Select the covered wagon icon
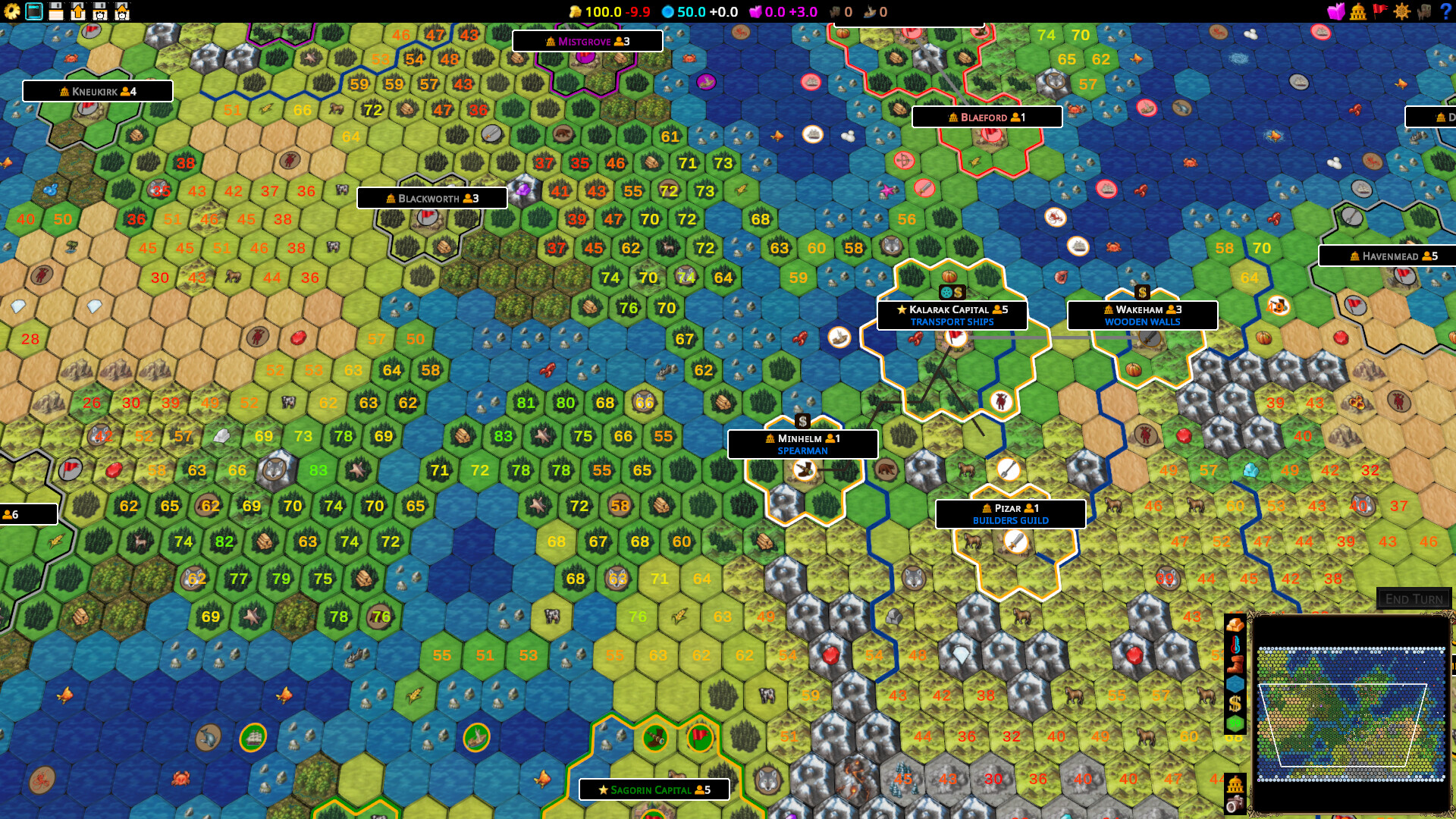This screenshot has width=1456, height=819. coord(1423,11)
